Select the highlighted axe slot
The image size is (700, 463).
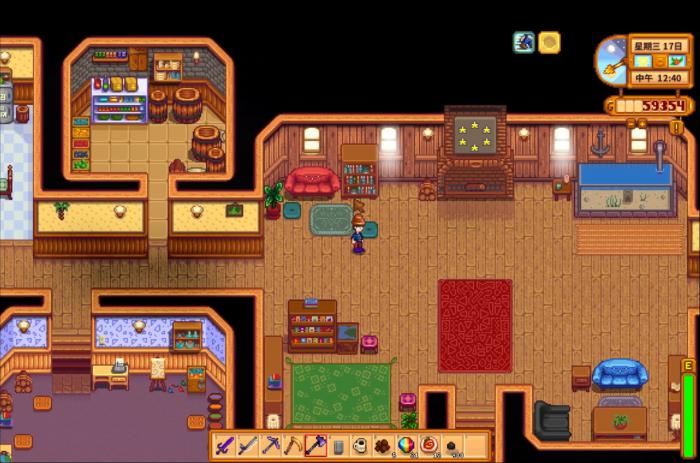pyautogui.click(x=316, y=445)
